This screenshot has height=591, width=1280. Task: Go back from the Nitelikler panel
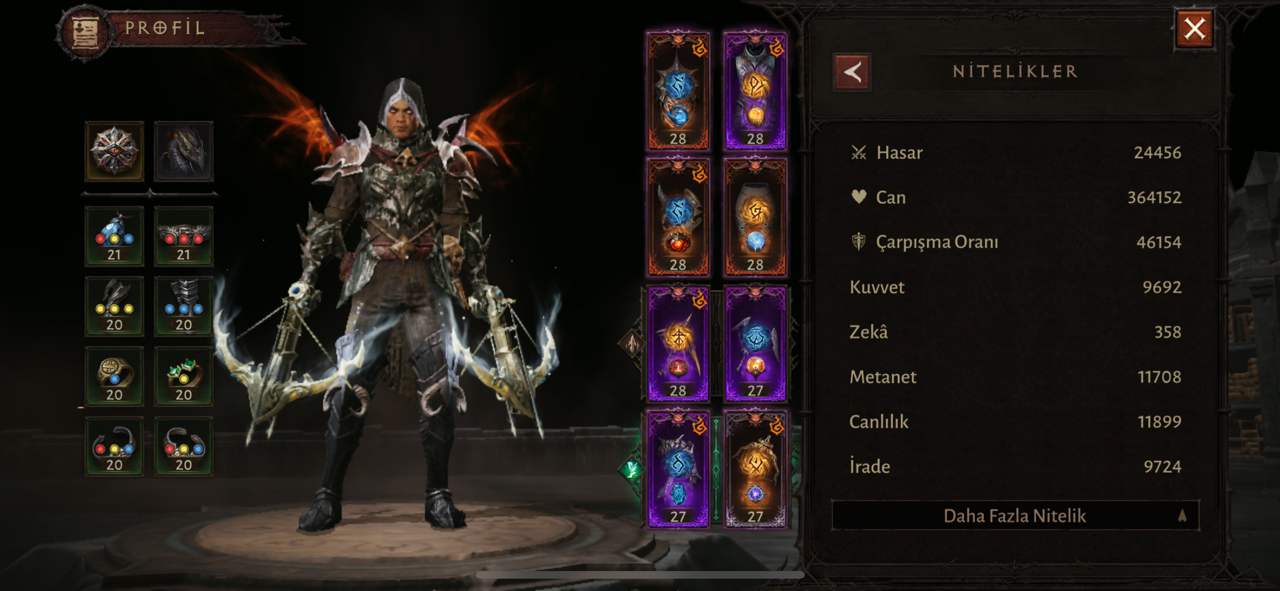click(852, 72)
